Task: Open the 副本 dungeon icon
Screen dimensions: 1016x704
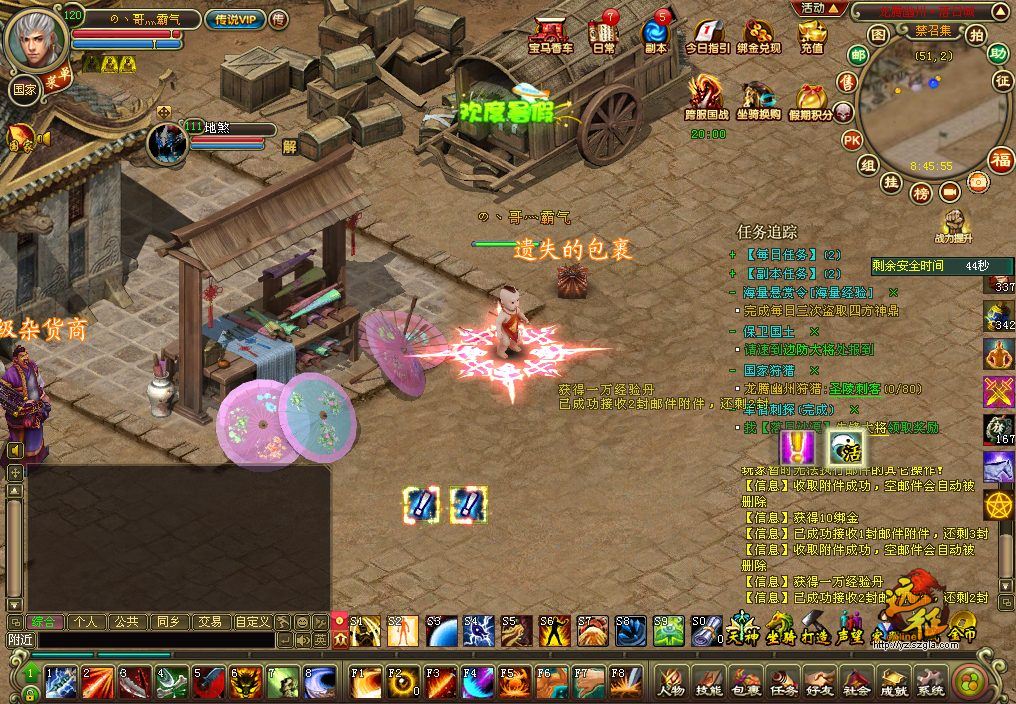Action: tap(656, 33)
